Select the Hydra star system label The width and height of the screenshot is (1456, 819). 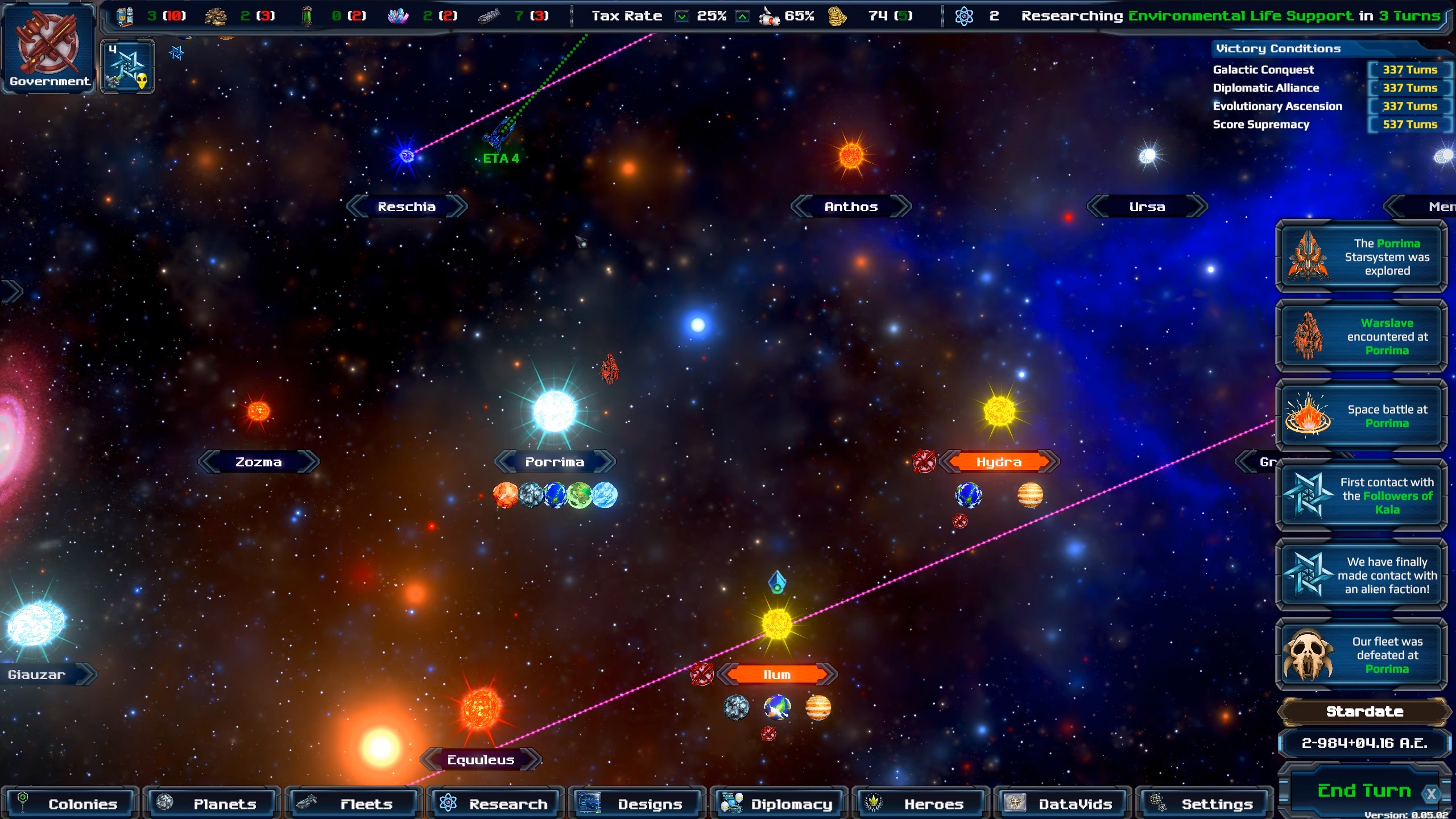[x=999, y=462]
